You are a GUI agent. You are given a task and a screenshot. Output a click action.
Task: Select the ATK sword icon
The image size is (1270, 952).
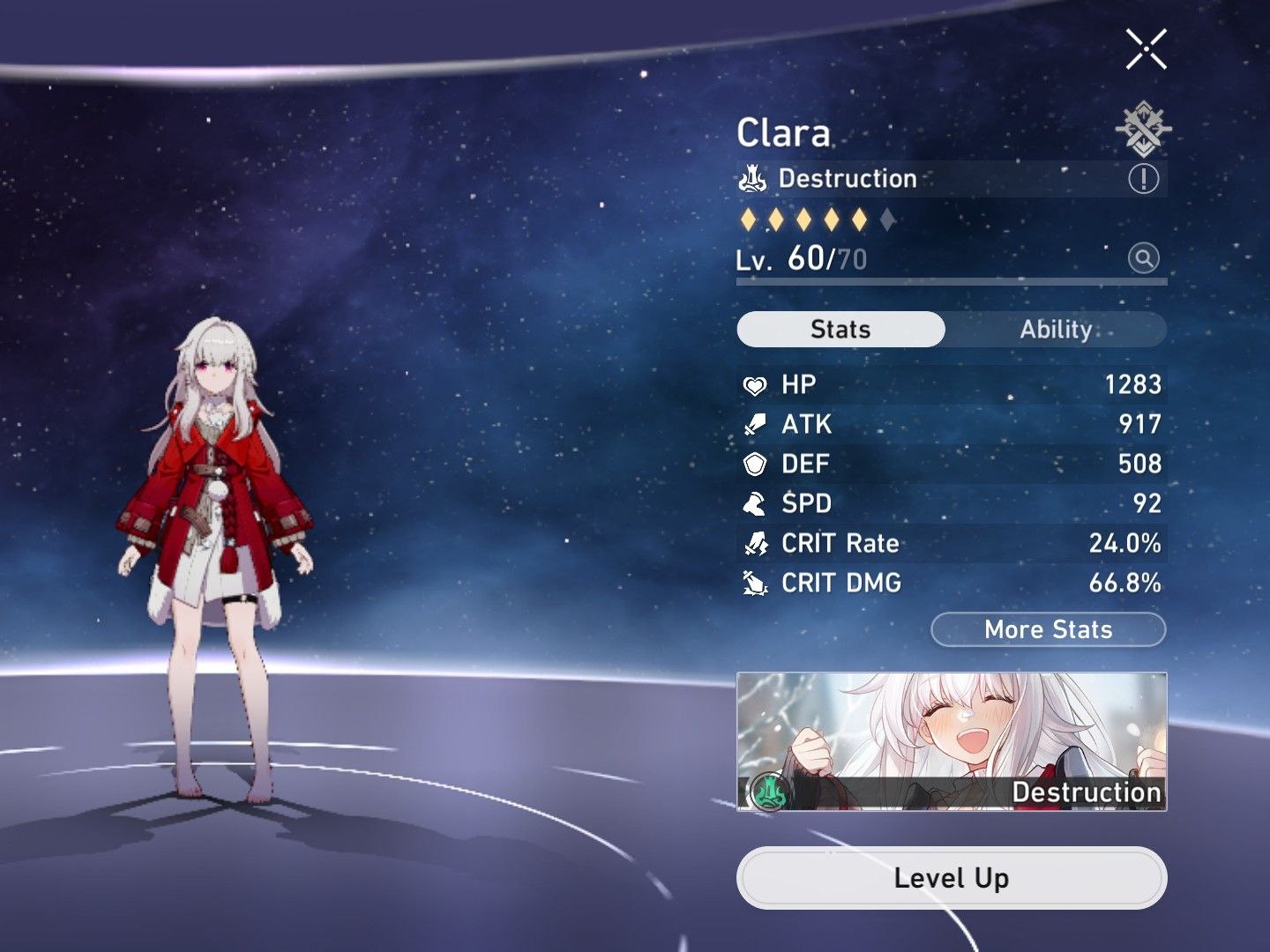click(x=755, y=423)
